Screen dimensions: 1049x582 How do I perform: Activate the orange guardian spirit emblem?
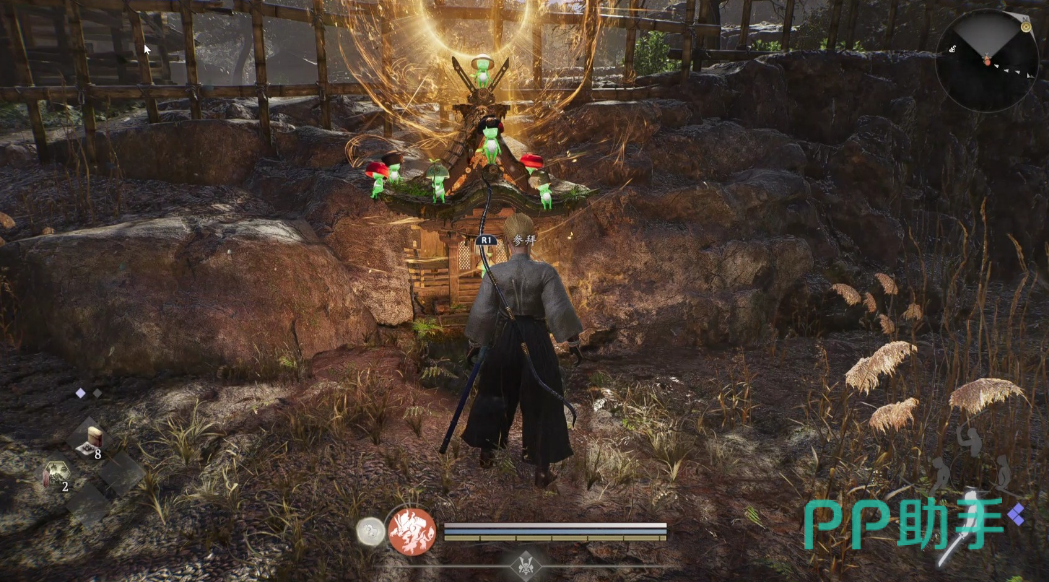point(412,531)
